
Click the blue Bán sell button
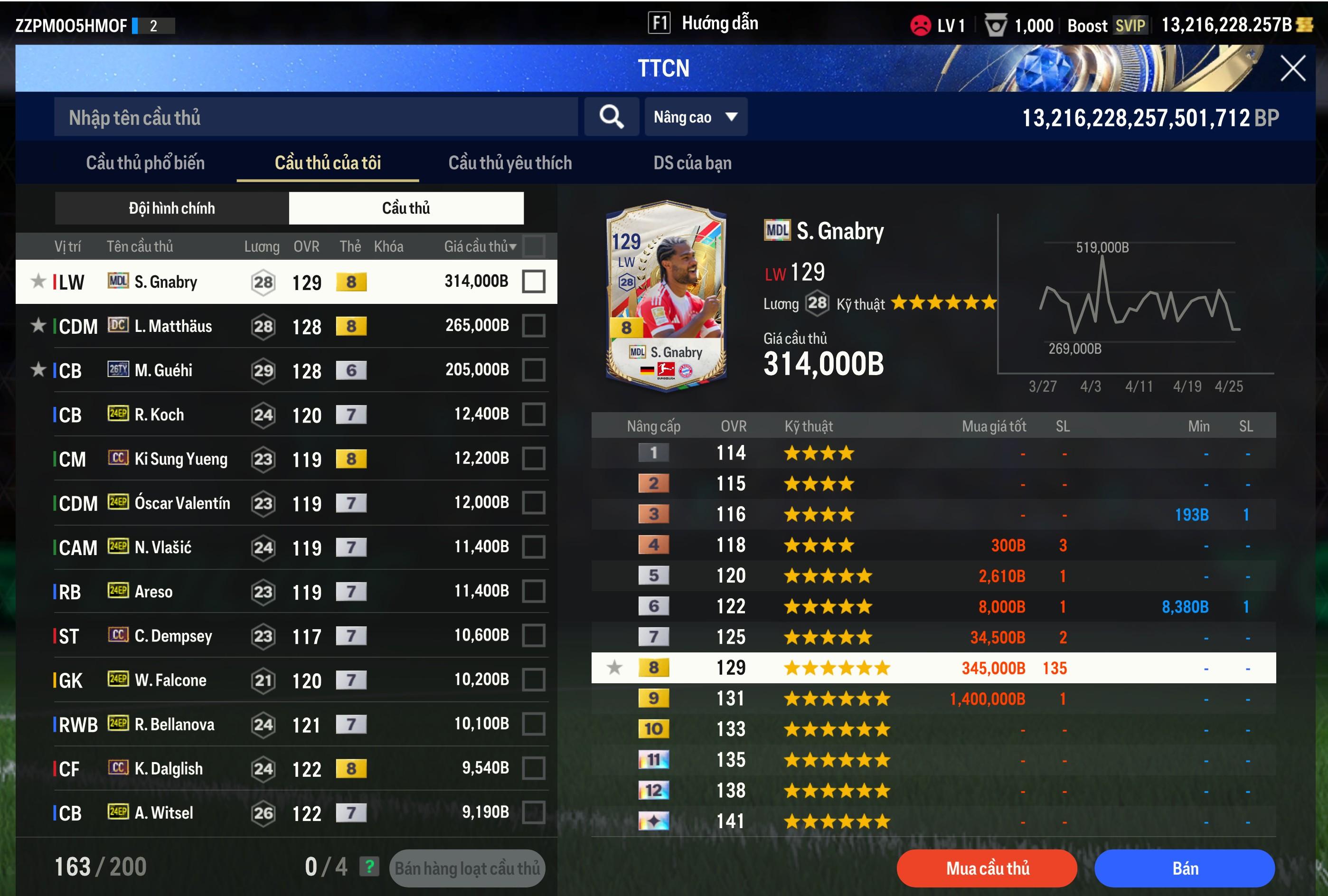point(1185,868)
